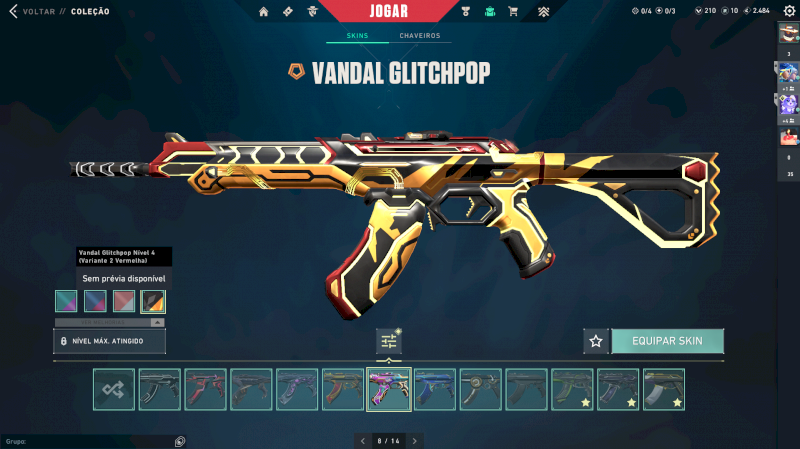The image size is (800, 449).
Task: Go to the previous skin page arrow
Action: [x=363, y=440]
